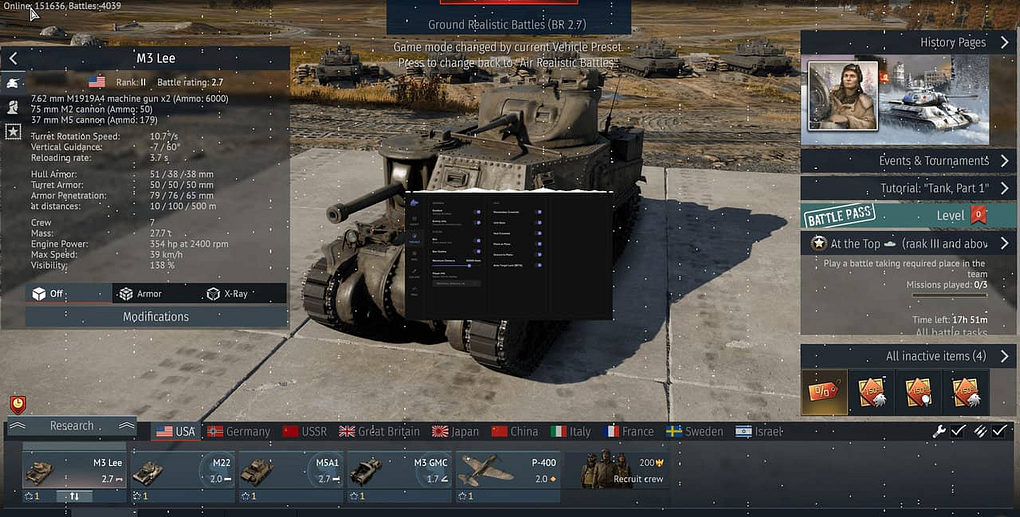Select the Great Britain nation tab
The width and height of the screenshot is (1020, 517).
[379, 432]
